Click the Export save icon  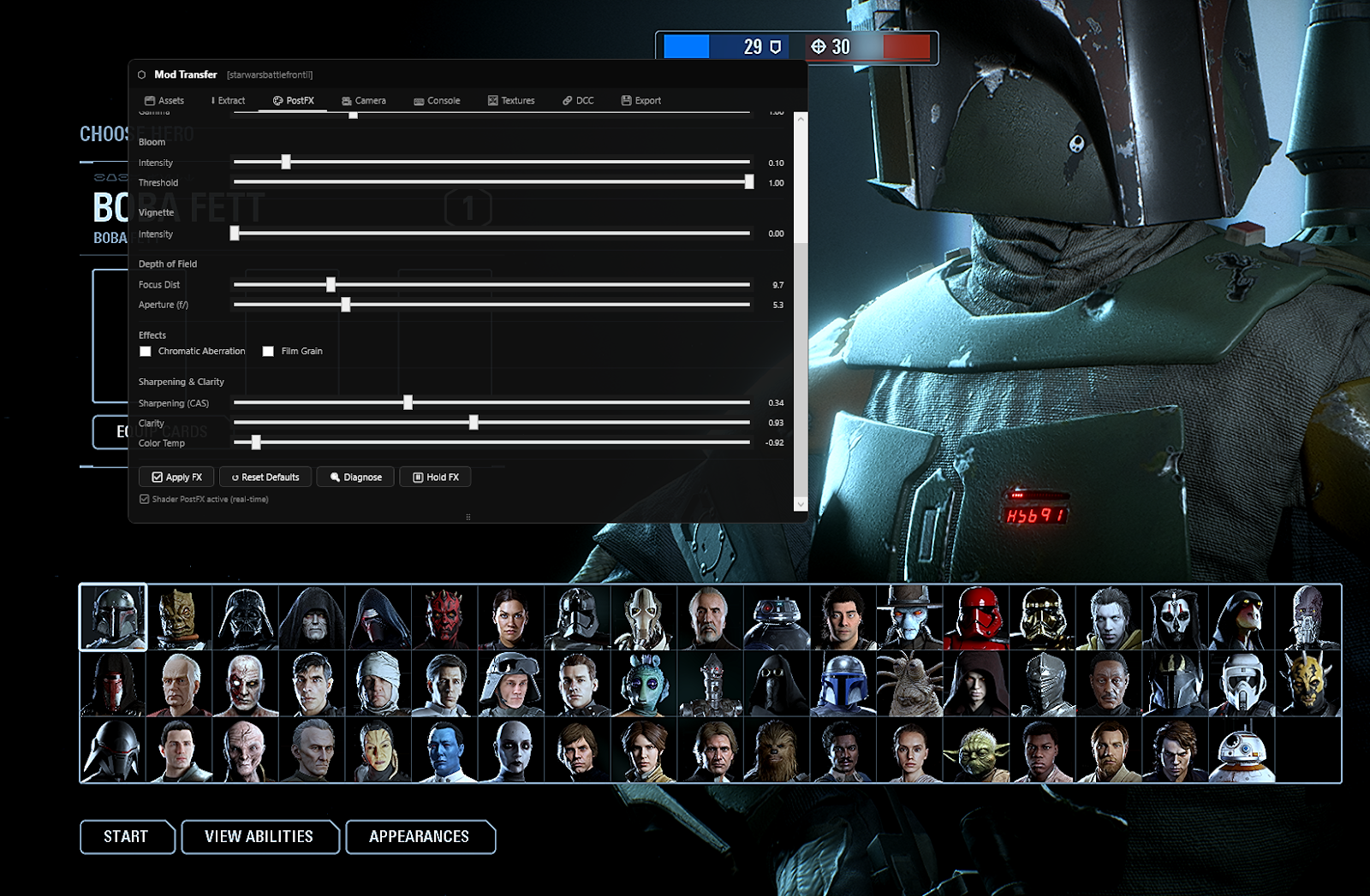pyautogui.click(x=626, y=100)
